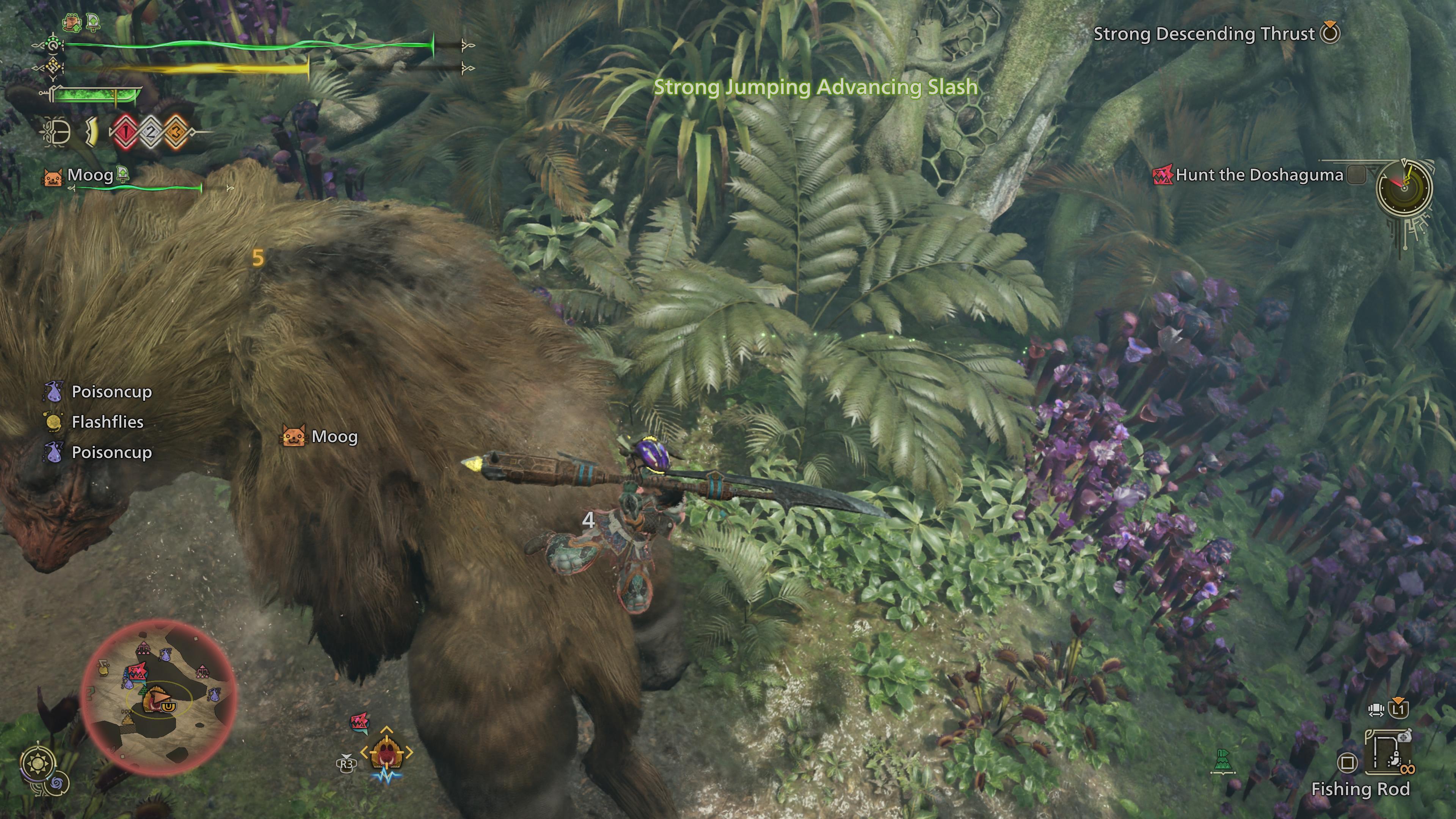
Task: Click the Strong Descending Thrust command hint
Action: point(1204,34)
